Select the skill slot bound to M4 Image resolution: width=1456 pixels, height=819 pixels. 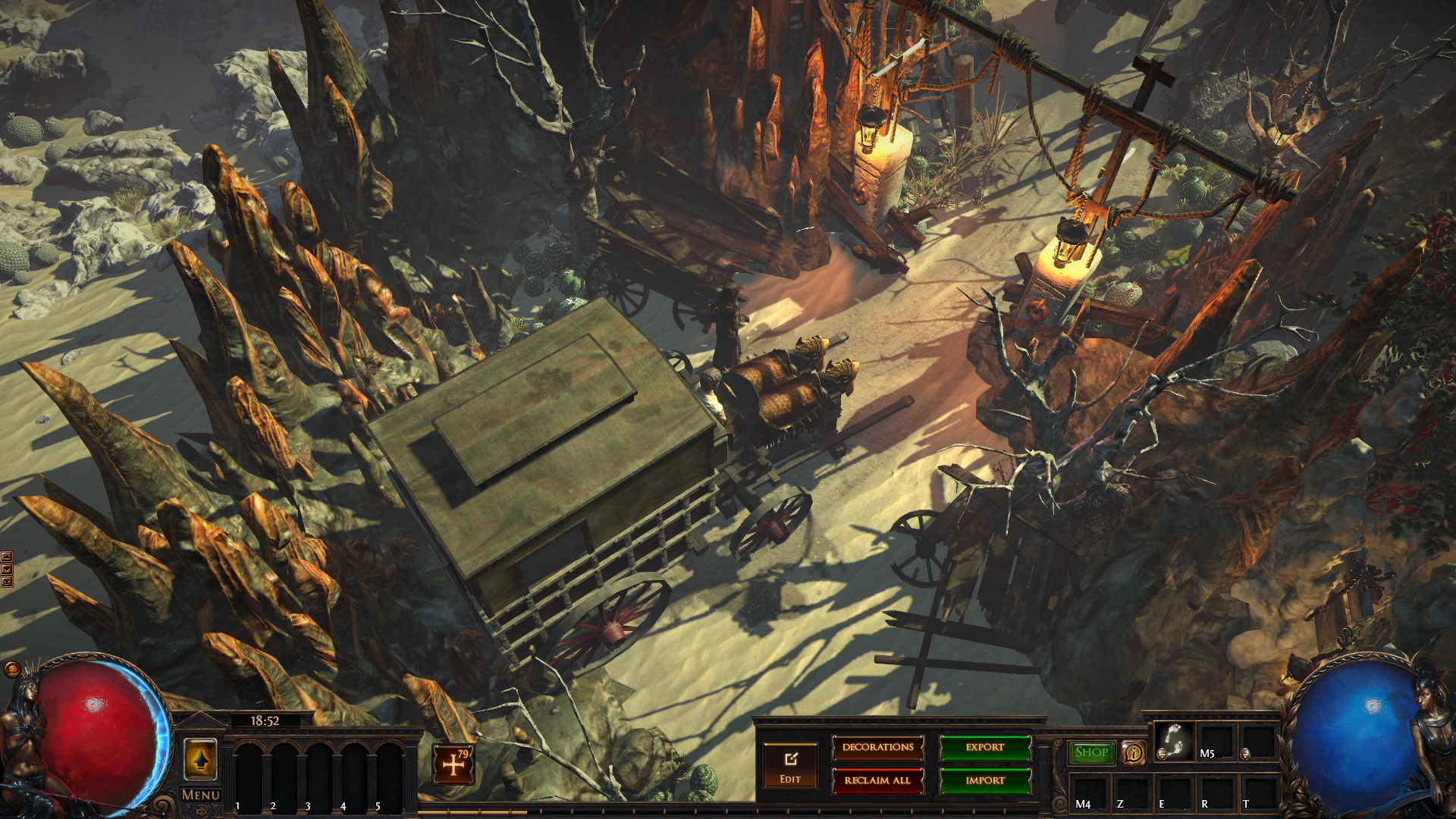click(x=1090, y=792)
